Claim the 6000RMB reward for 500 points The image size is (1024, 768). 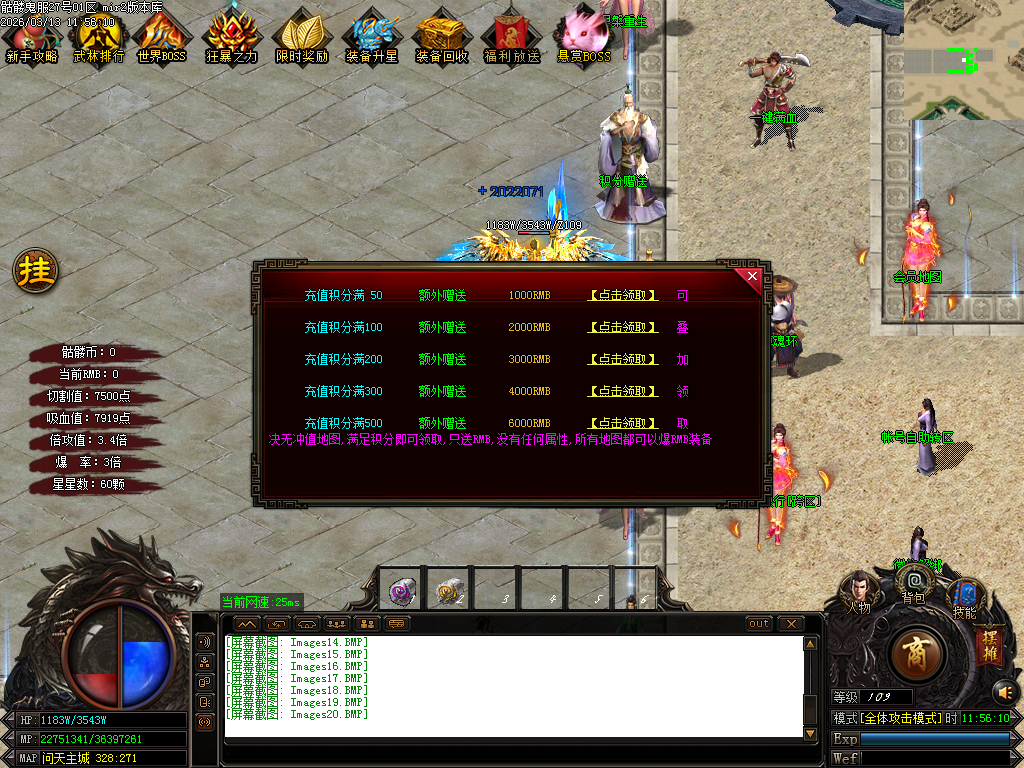622,424
